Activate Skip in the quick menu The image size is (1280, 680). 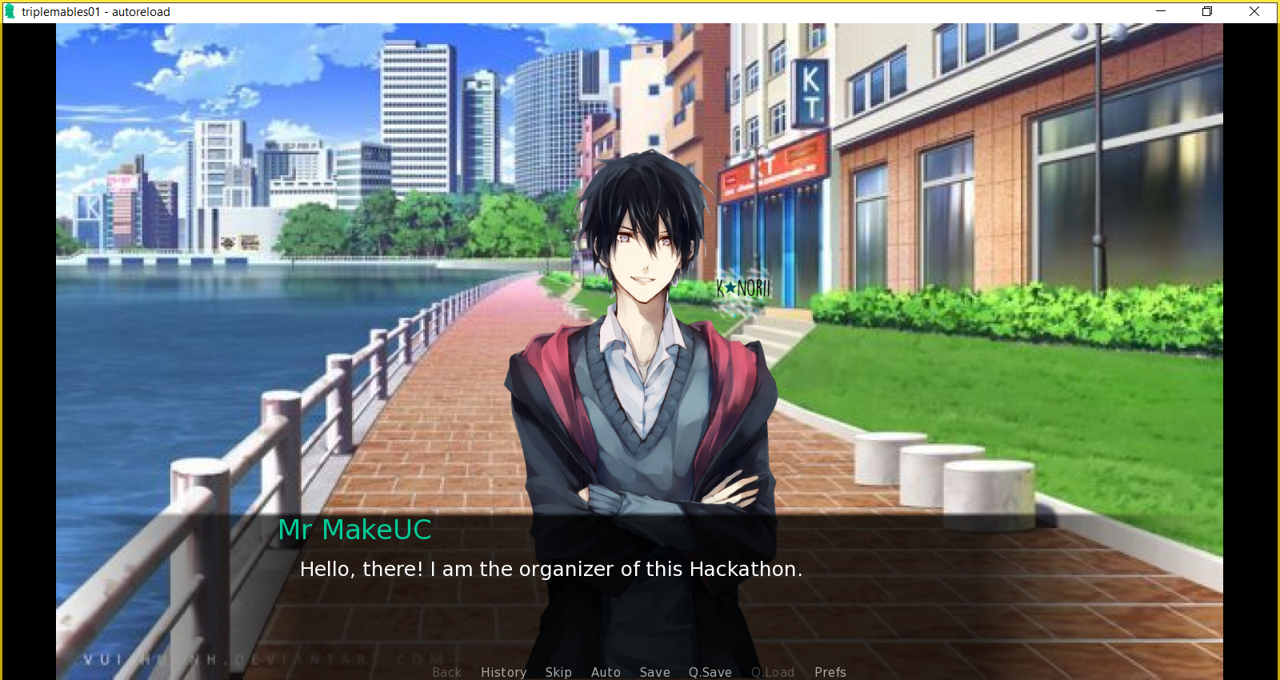558,672
